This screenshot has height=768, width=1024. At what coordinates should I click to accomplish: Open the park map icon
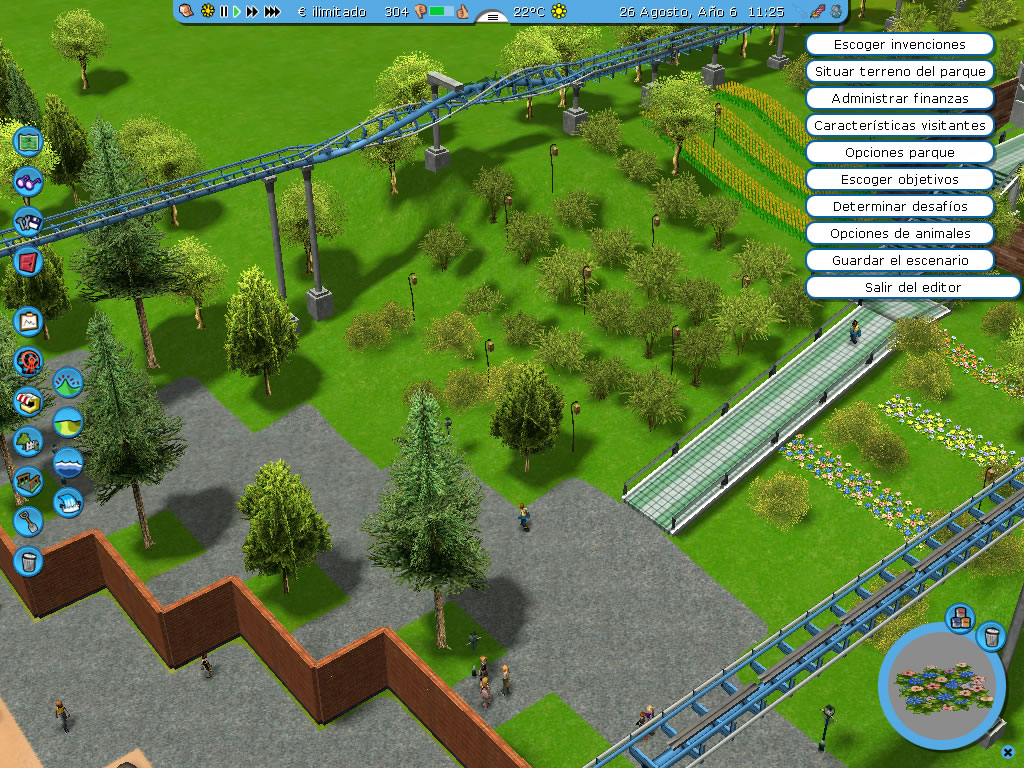(28, 141)
